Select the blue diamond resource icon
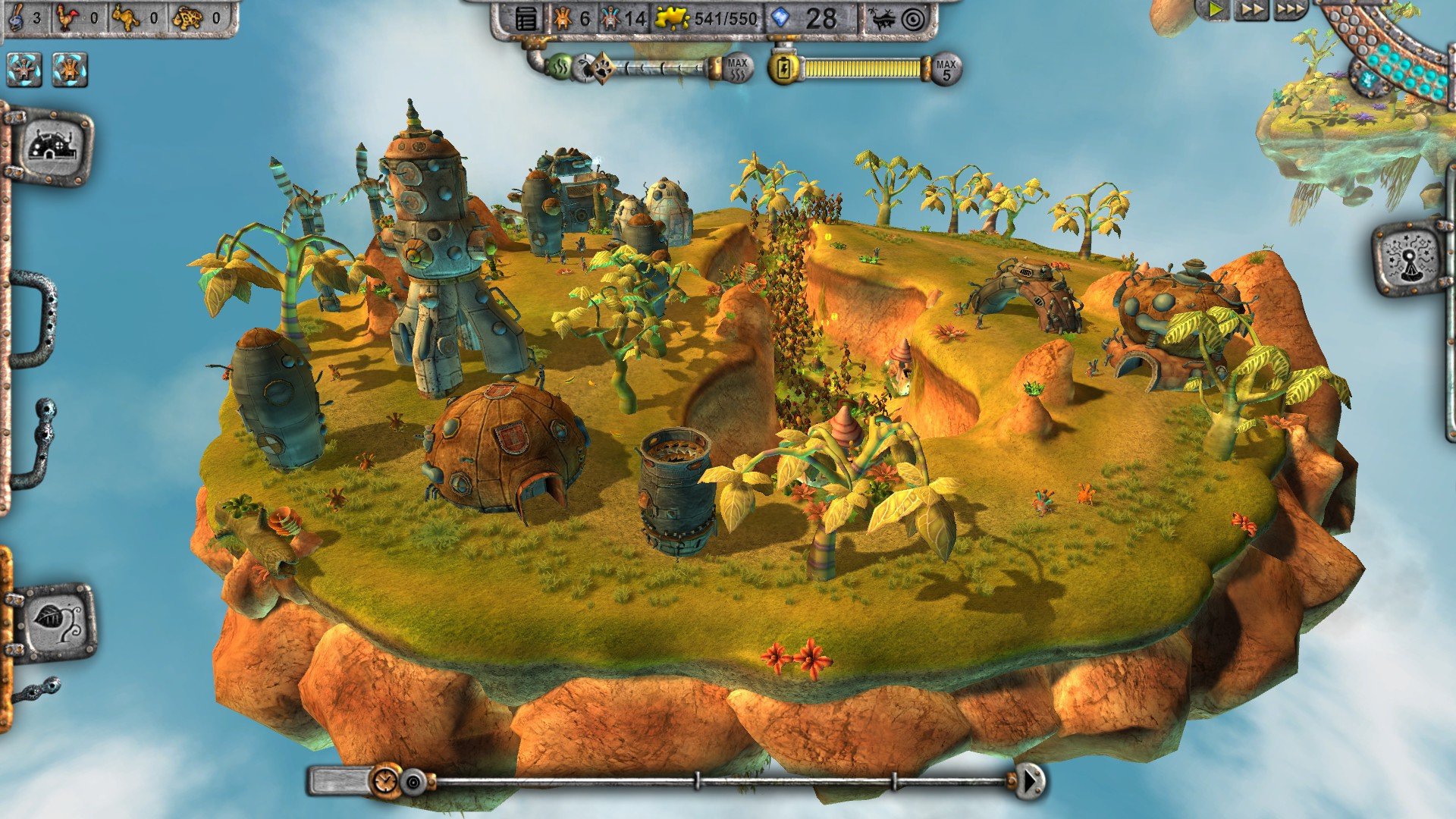Image resolution: width=1456 pixels, height=819 pixels. [x=781, y=17]
